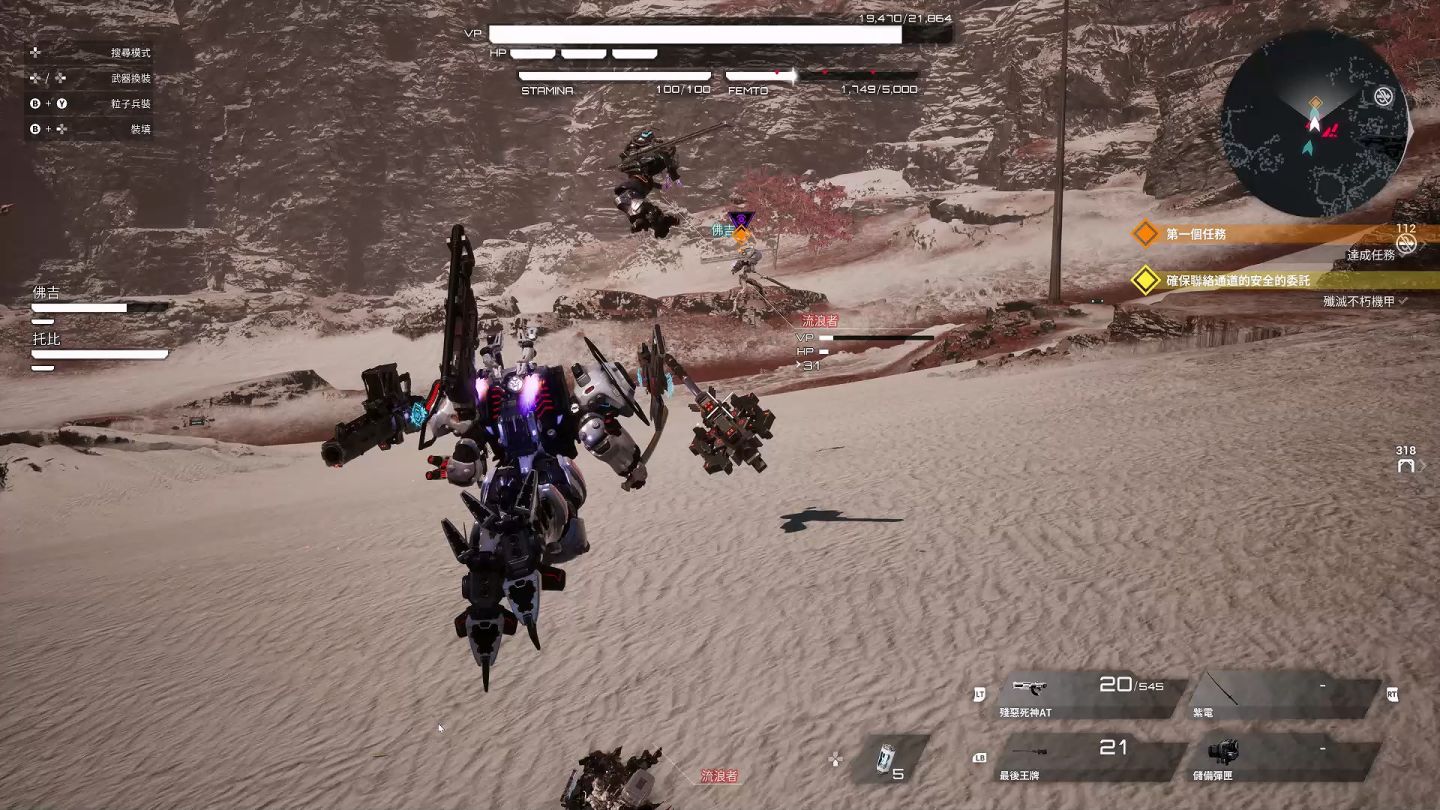1440x810 pixels.
Task: Select the 確保聯絡通道的安全的委託 objective
Action: [1237, 281]
